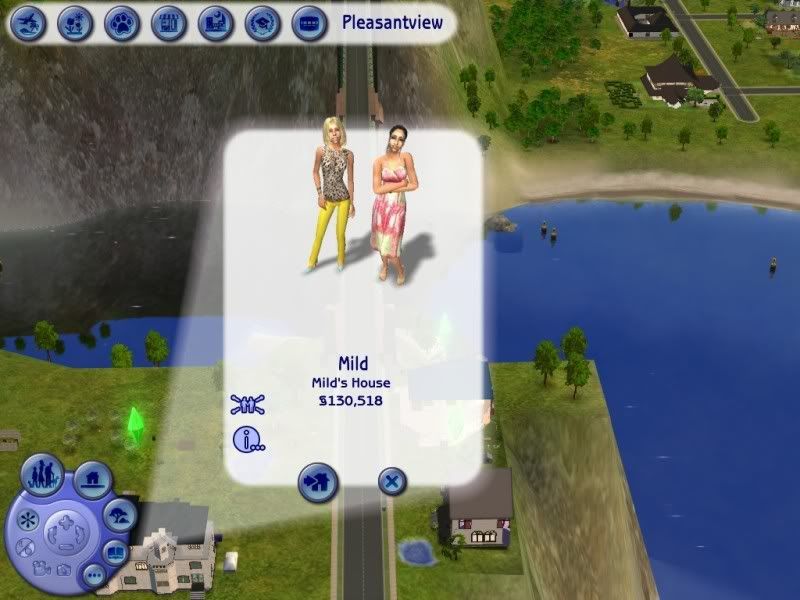This screenshot has width=800, height=600.
Task: Open the neighborhood story book
Action: [117, 552]
